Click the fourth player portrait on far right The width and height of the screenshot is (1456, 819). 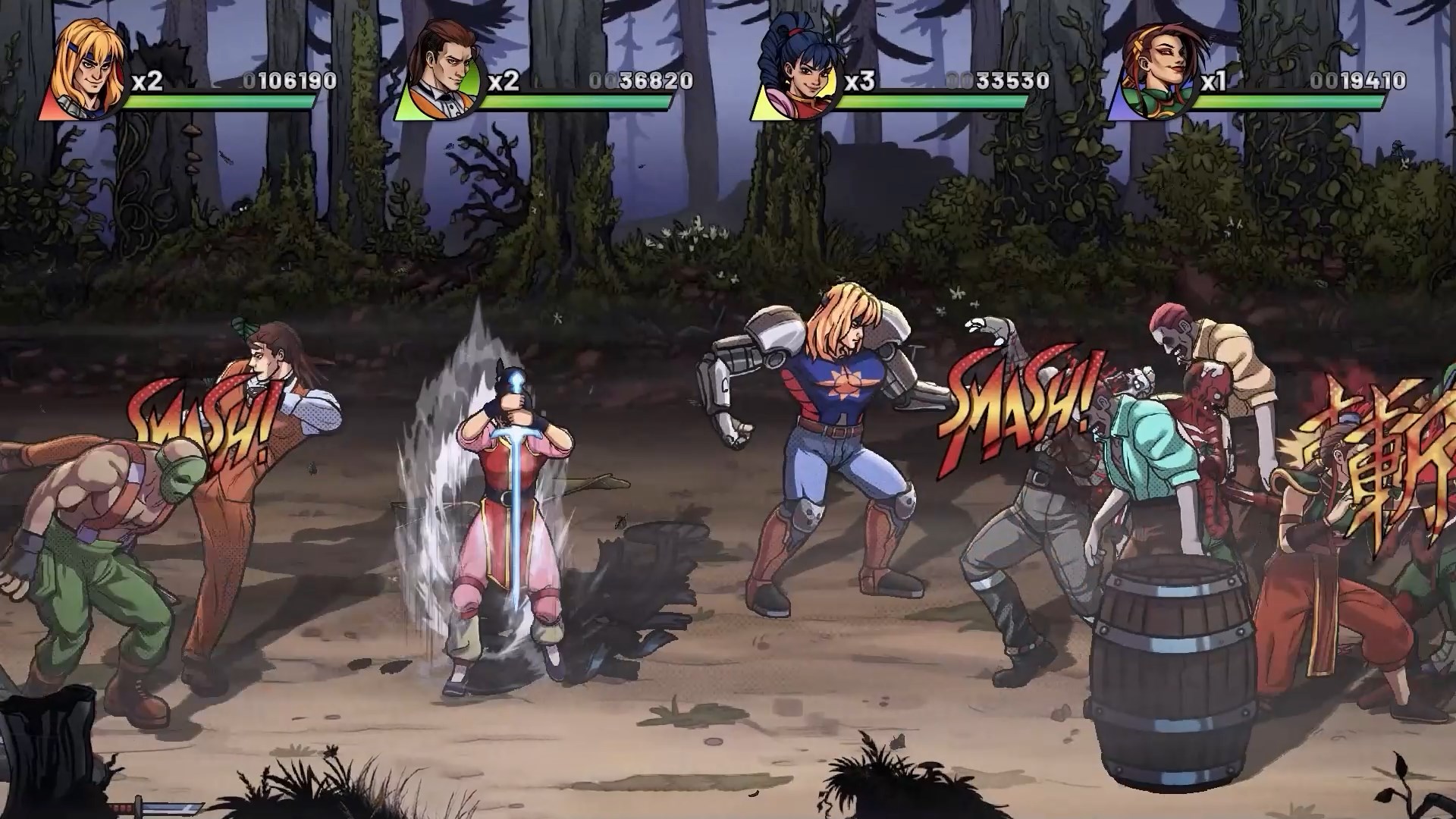pyautogui.click(x=1158, y=67)
